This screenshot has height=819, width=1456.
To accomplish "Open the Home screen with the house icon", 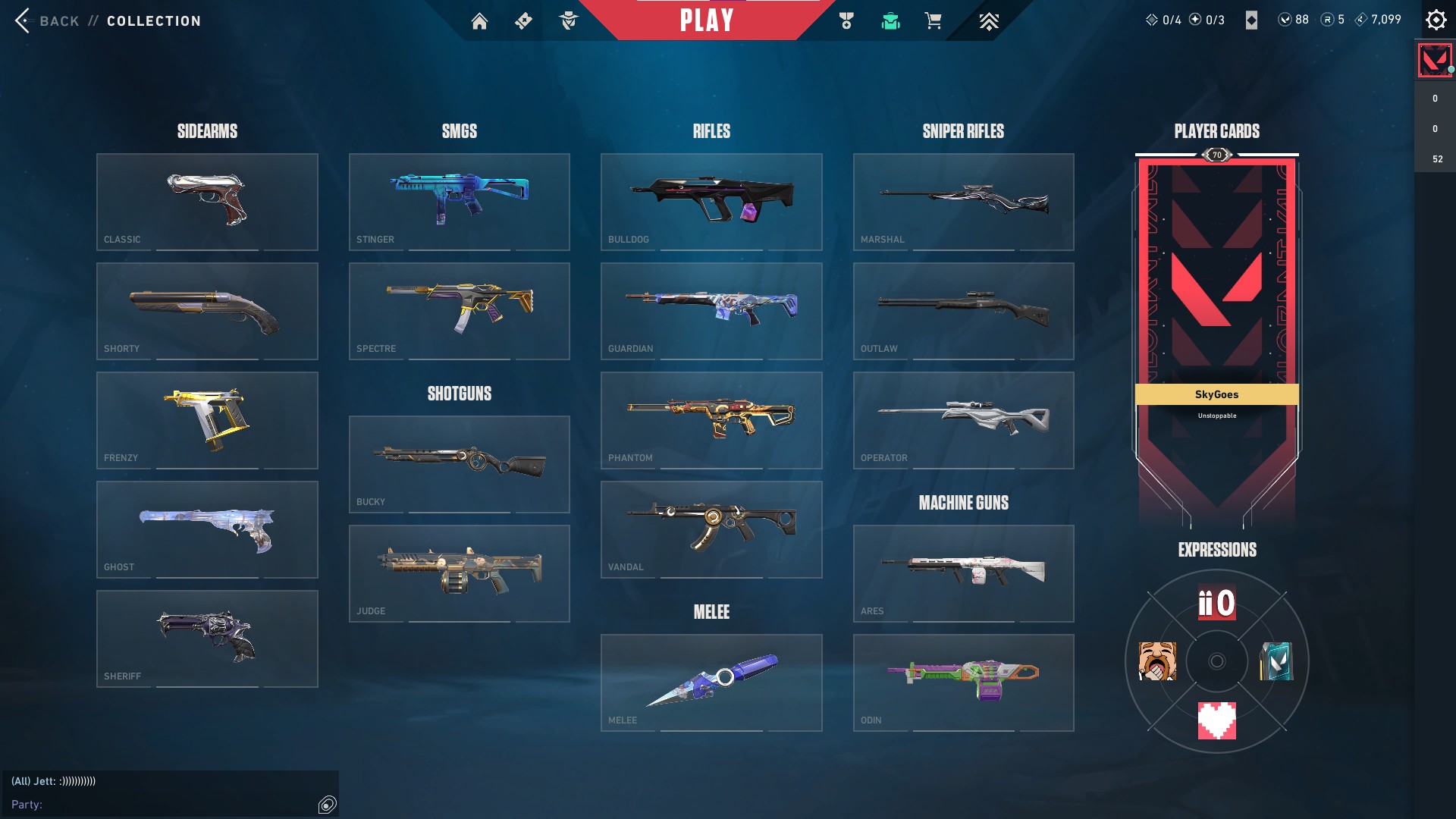I will click(480, 20).
